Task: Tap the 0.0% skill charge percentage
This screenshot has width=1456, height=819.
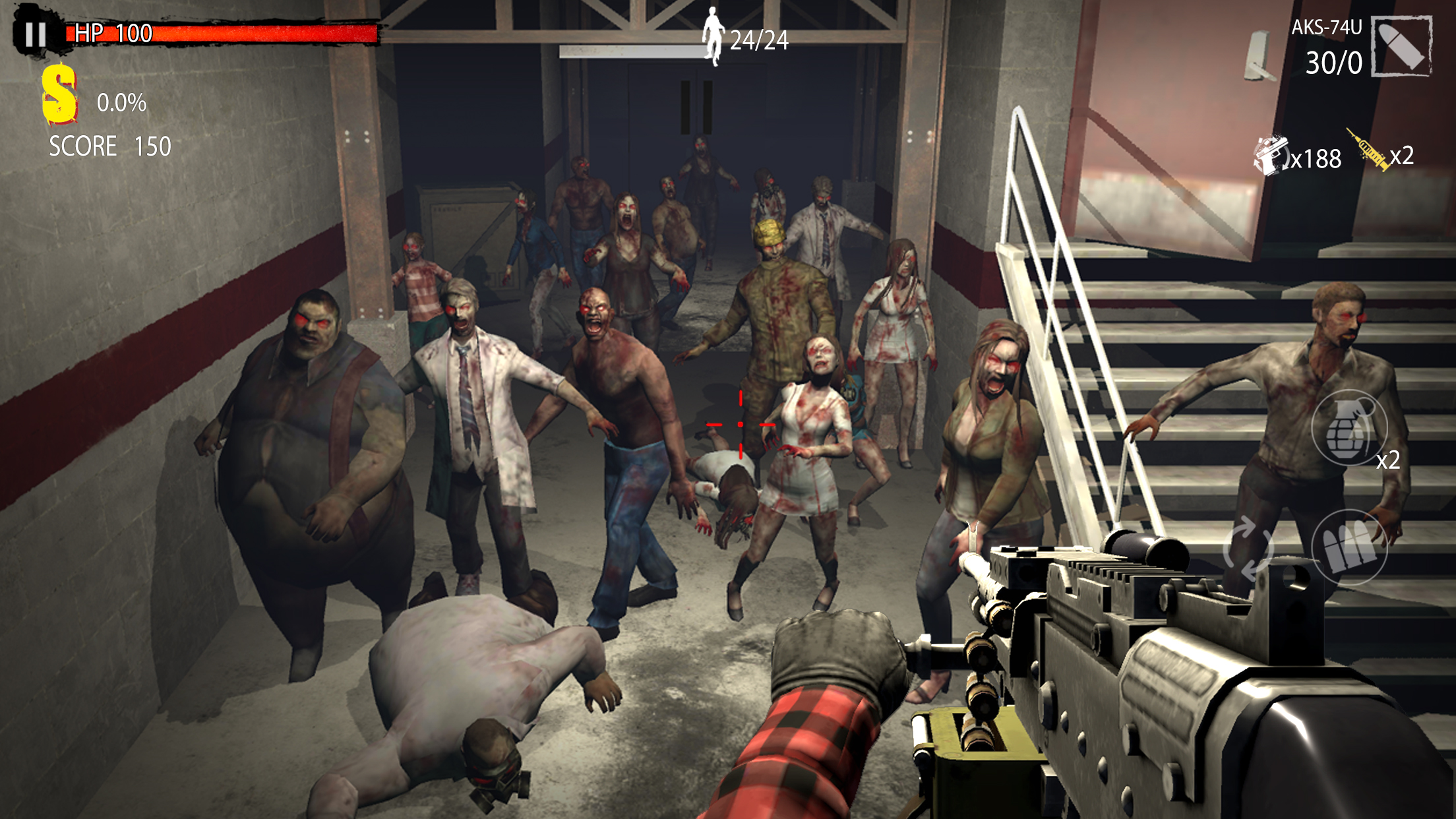Action: [122, 102]
